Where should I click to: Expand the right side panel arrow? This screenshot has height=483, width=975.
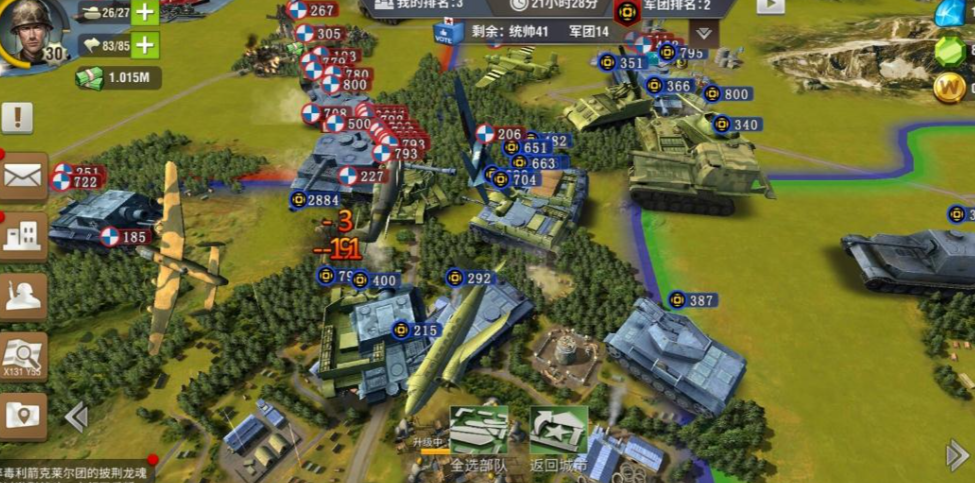(956, 455)
